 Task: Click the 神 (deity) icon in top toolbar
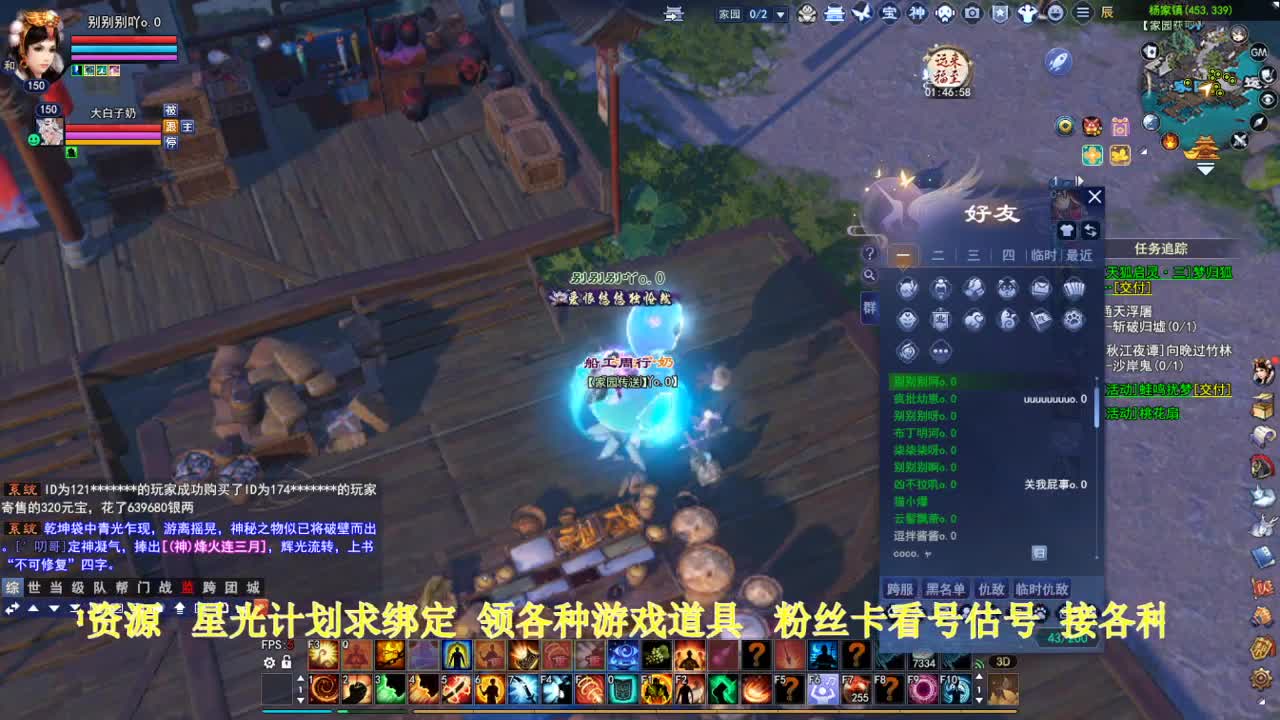(917, 14)
